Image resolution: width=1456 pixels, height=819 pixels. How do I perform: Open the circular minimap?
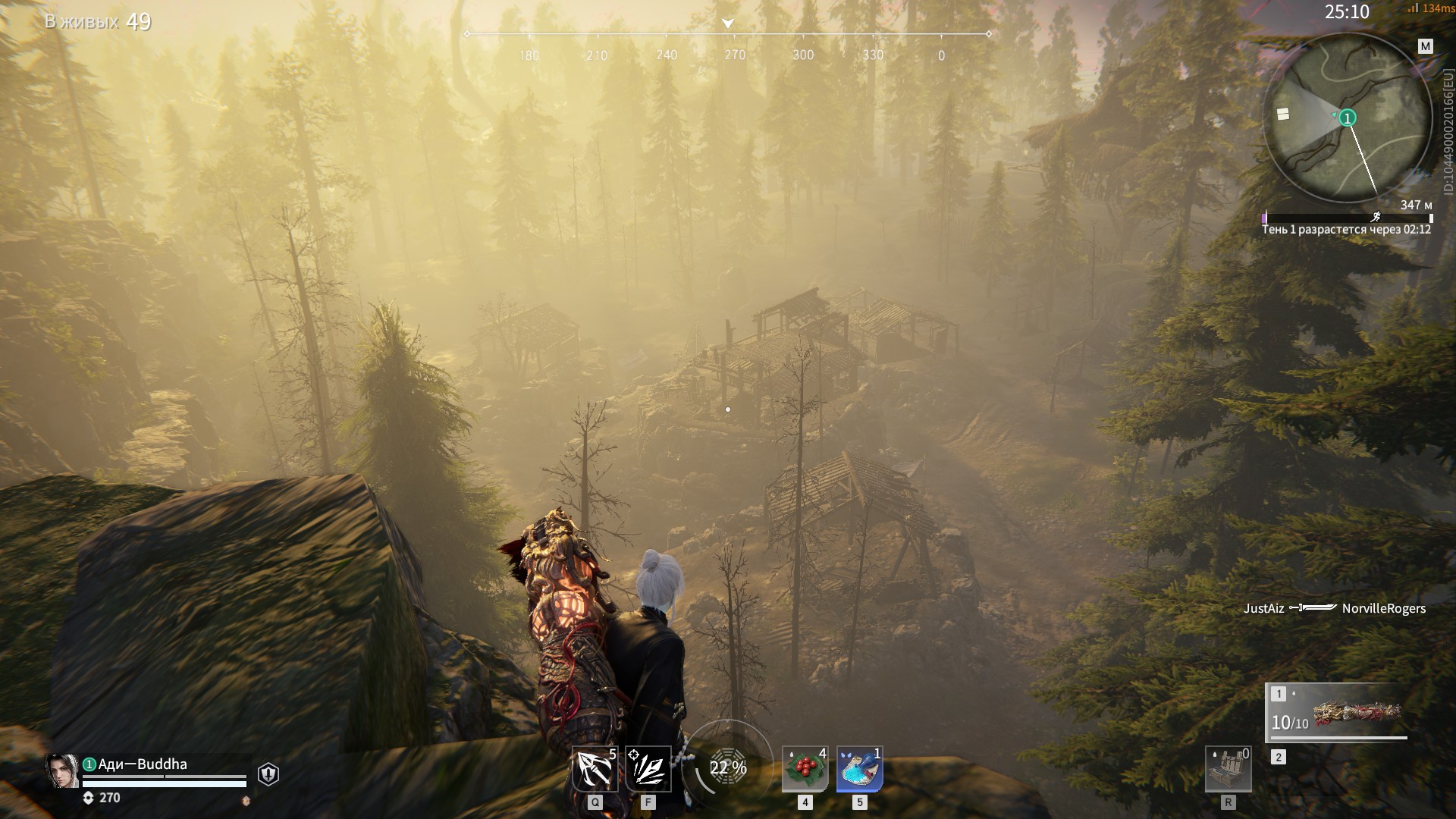[1346, 118]
